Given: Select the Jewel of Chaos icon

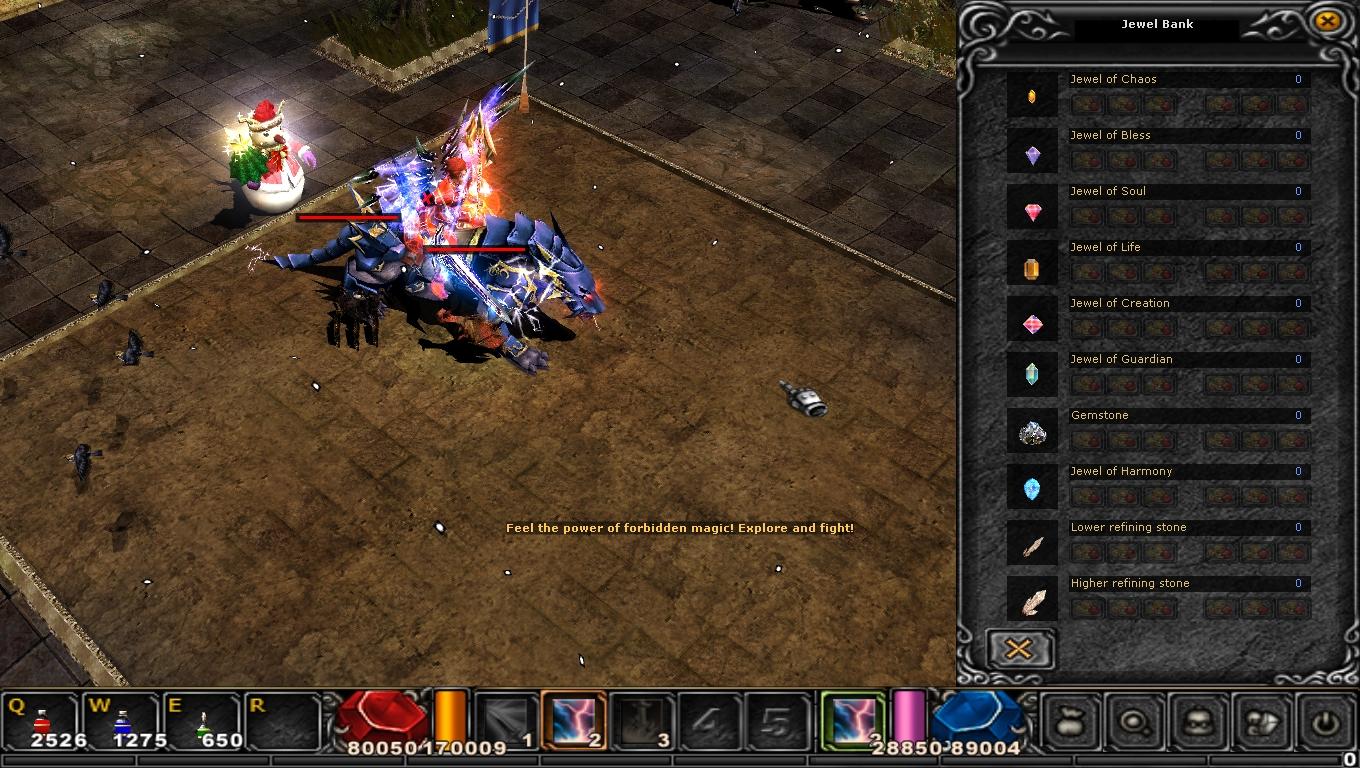Looking at the screenshot, I should (1032, 96).
